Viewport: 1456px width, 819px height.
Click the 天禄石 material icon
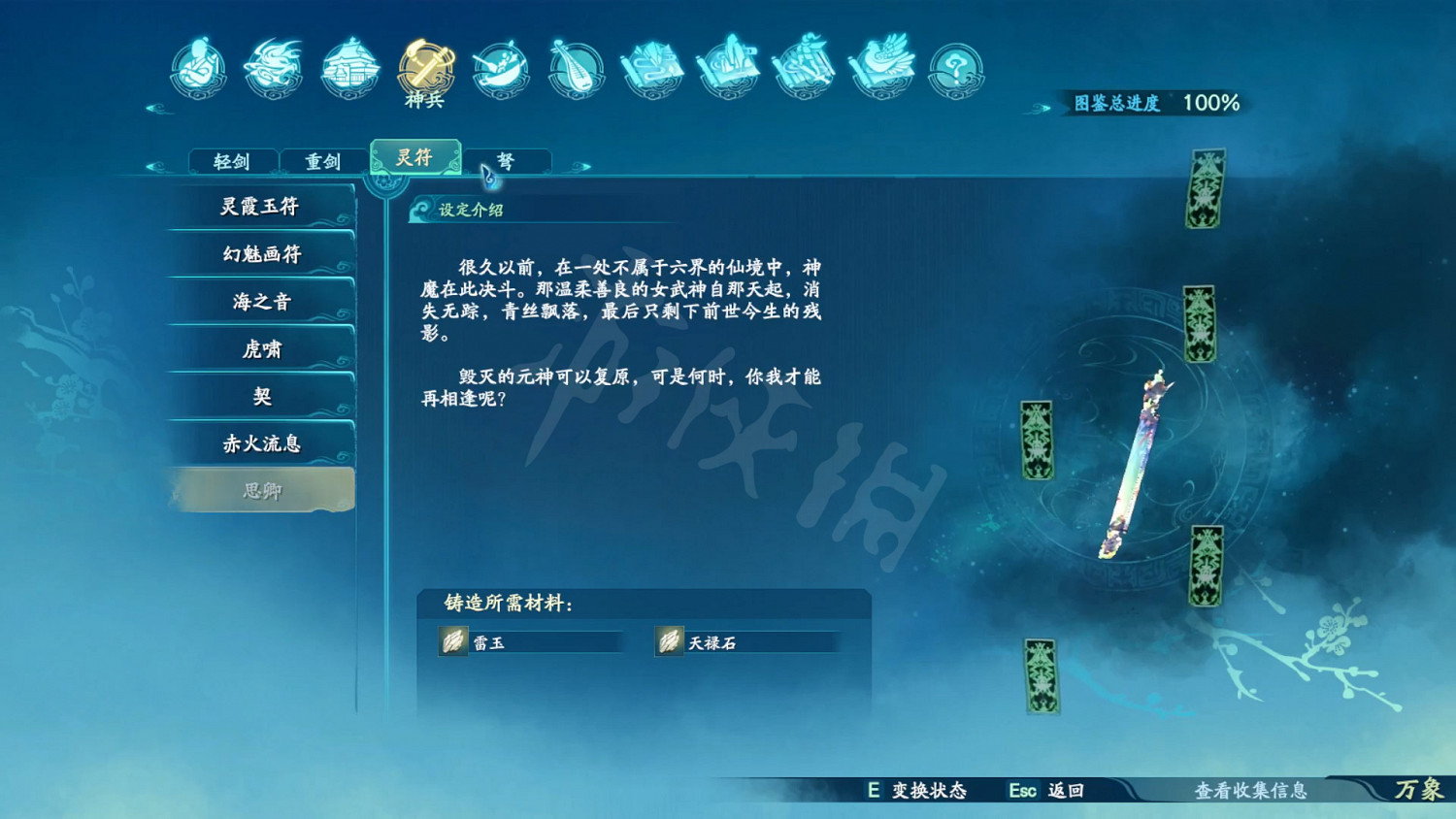[669, 641]
